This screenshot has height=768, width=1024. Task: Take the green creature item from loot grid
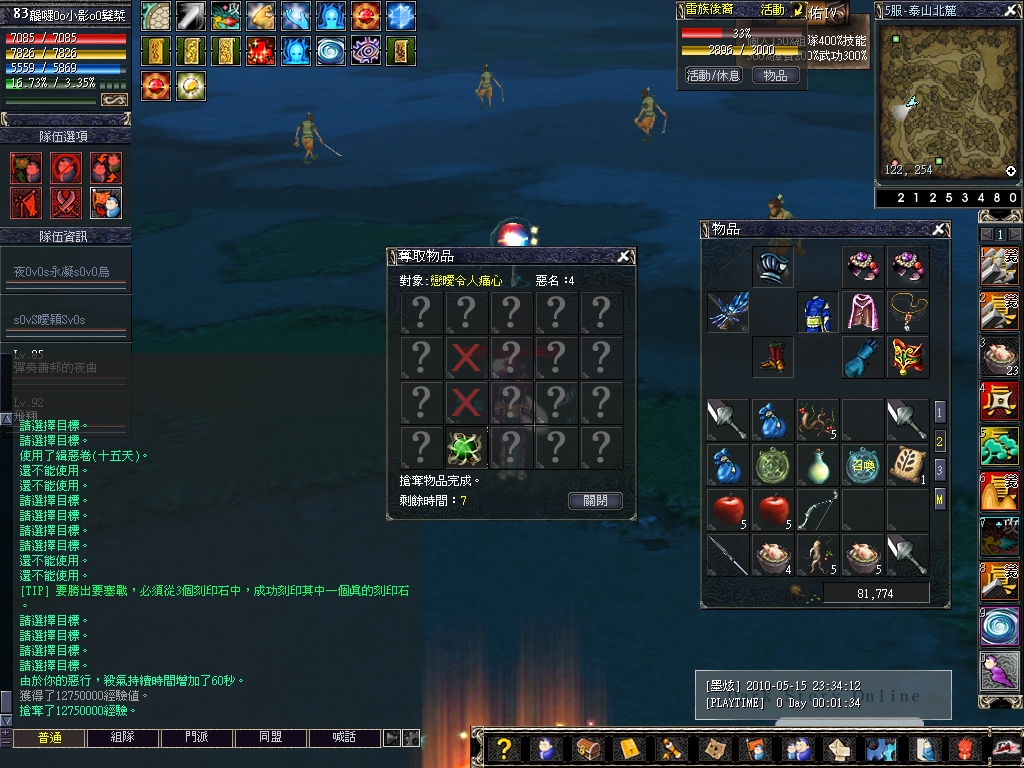(x=464, y=447)
